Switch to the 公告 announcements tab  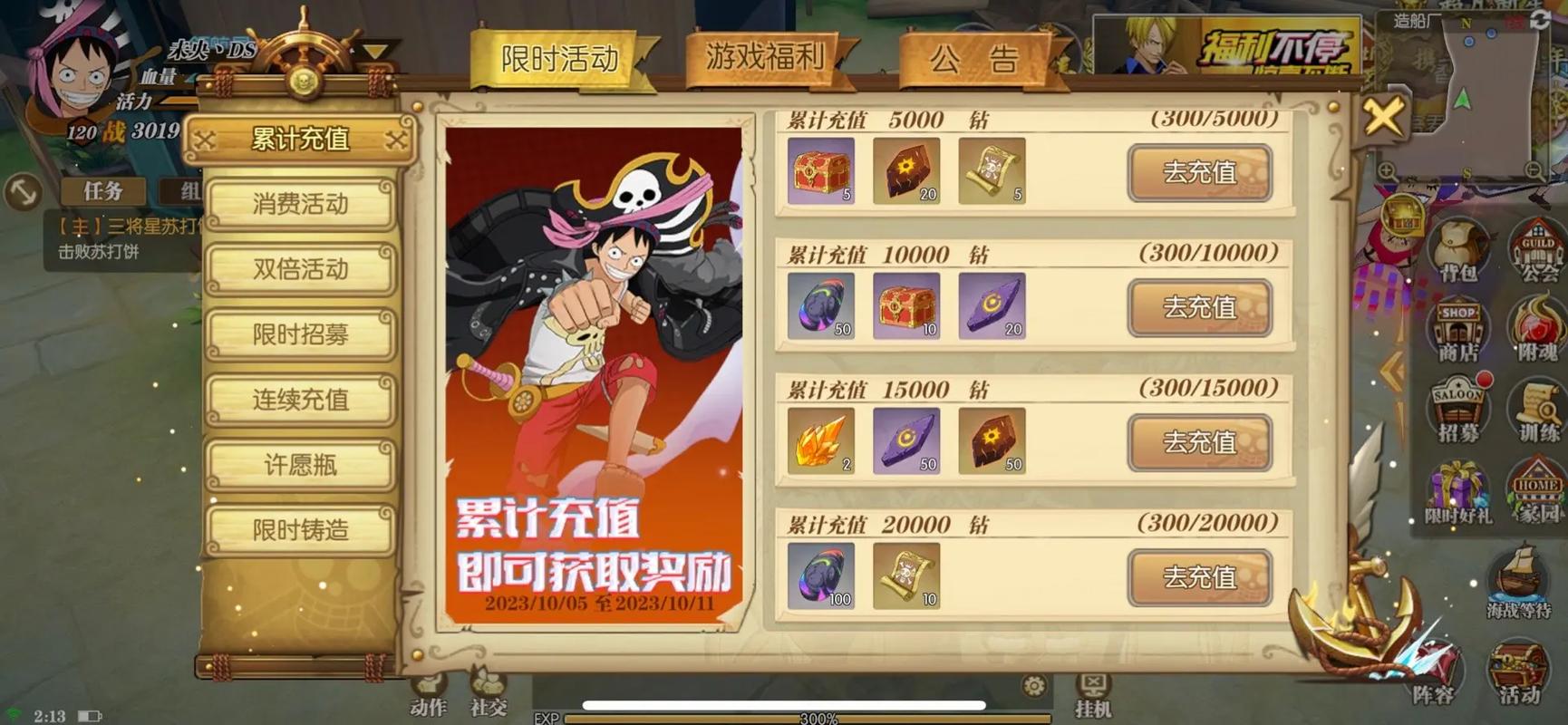[x=973, y=60]
